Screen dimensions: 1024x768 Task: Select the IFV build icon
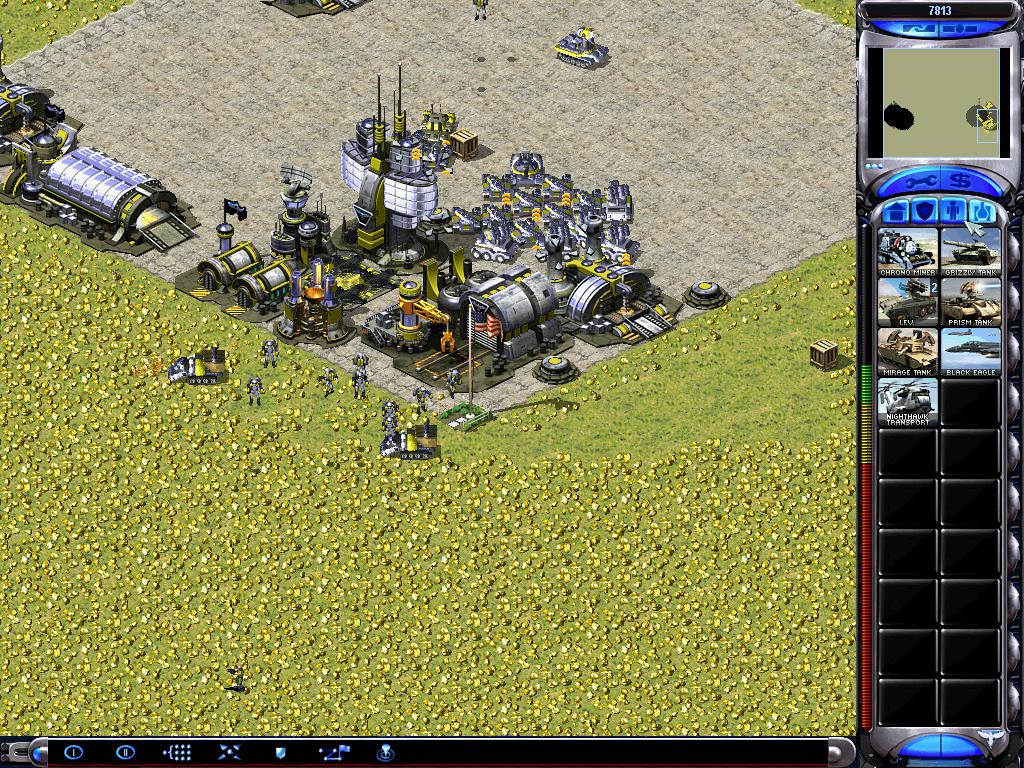coord(908,302)
